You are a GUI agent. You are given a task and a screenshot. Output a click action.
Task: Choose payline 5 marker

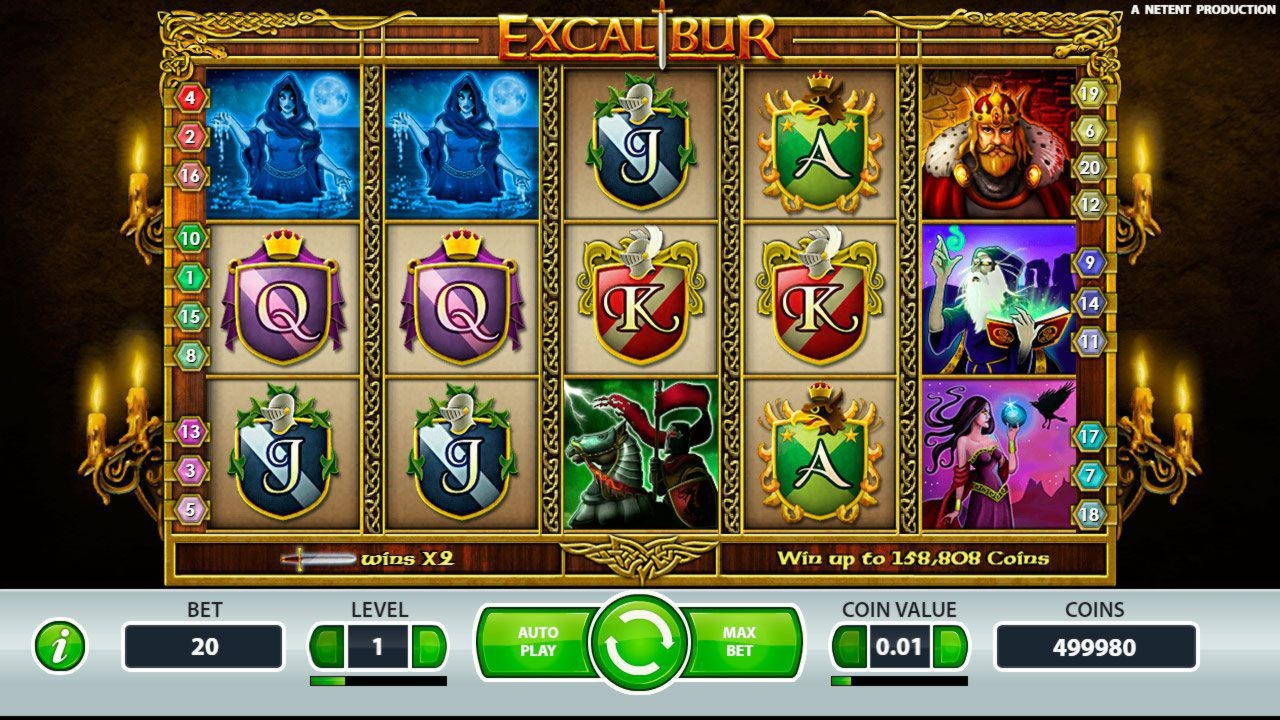coord(190,509)
